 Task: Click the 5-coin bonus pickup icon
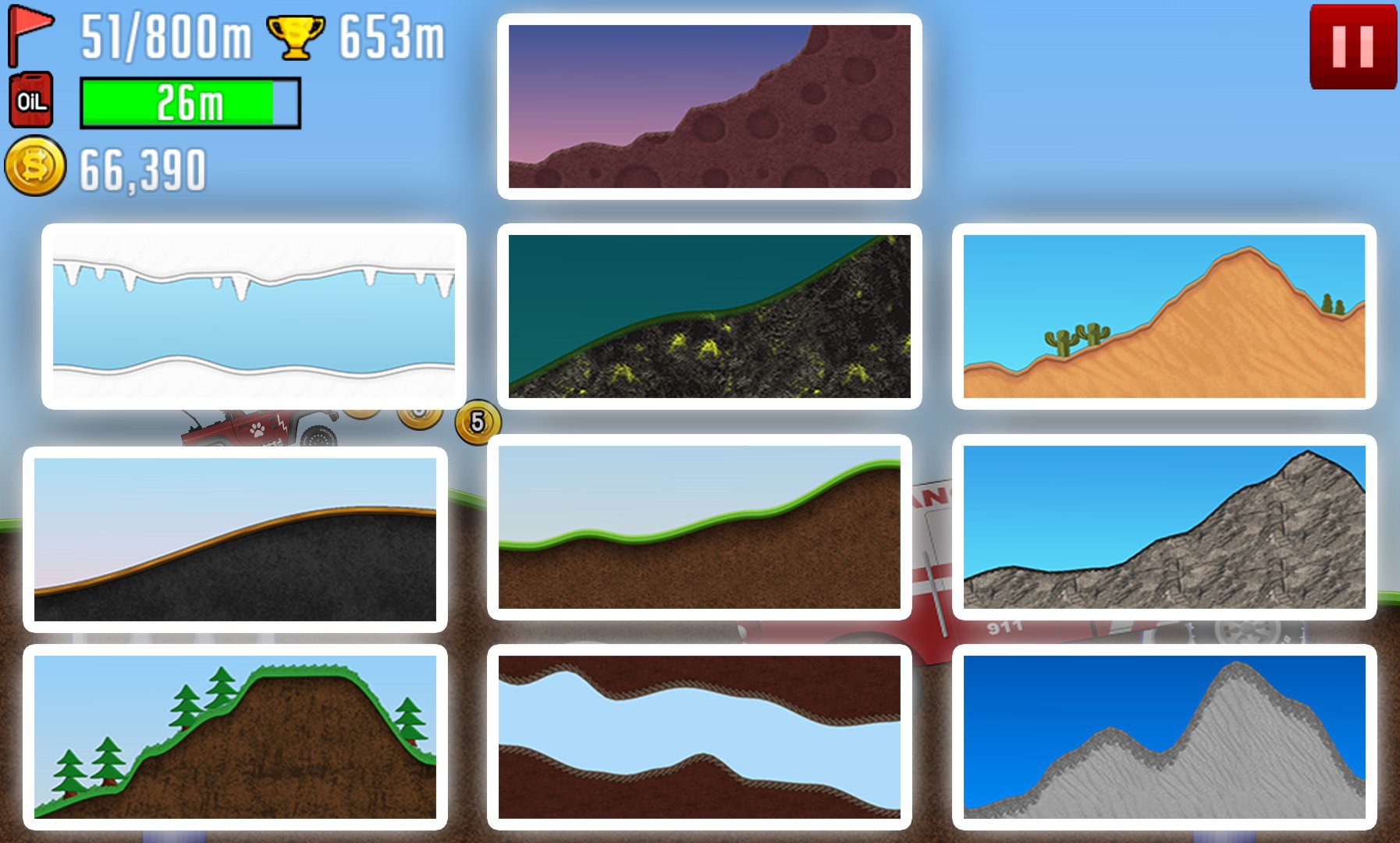(x=478, y=422)
